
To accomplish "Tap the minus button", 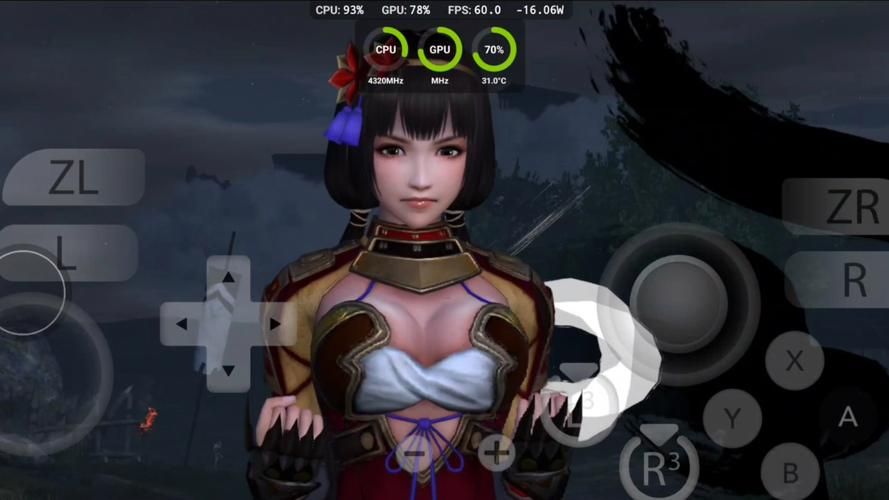I will coord(412,454).
